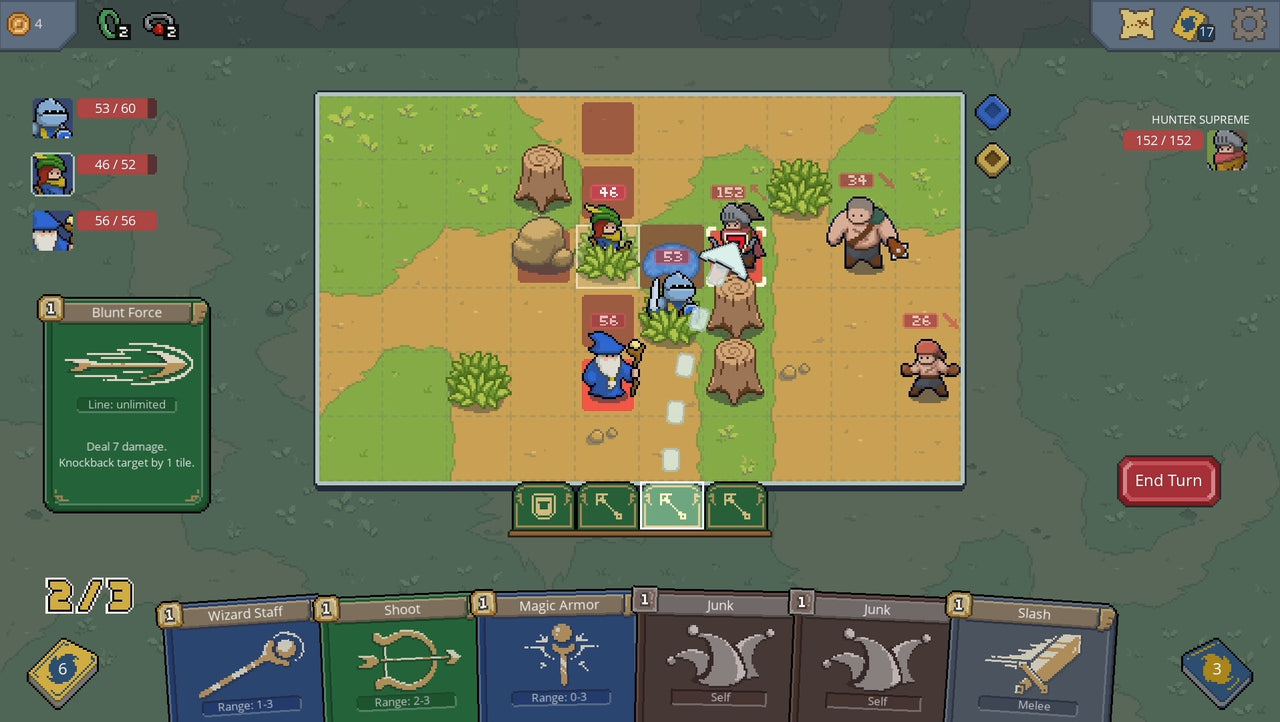Select the highlighted movement action

[x=671, y=507]
